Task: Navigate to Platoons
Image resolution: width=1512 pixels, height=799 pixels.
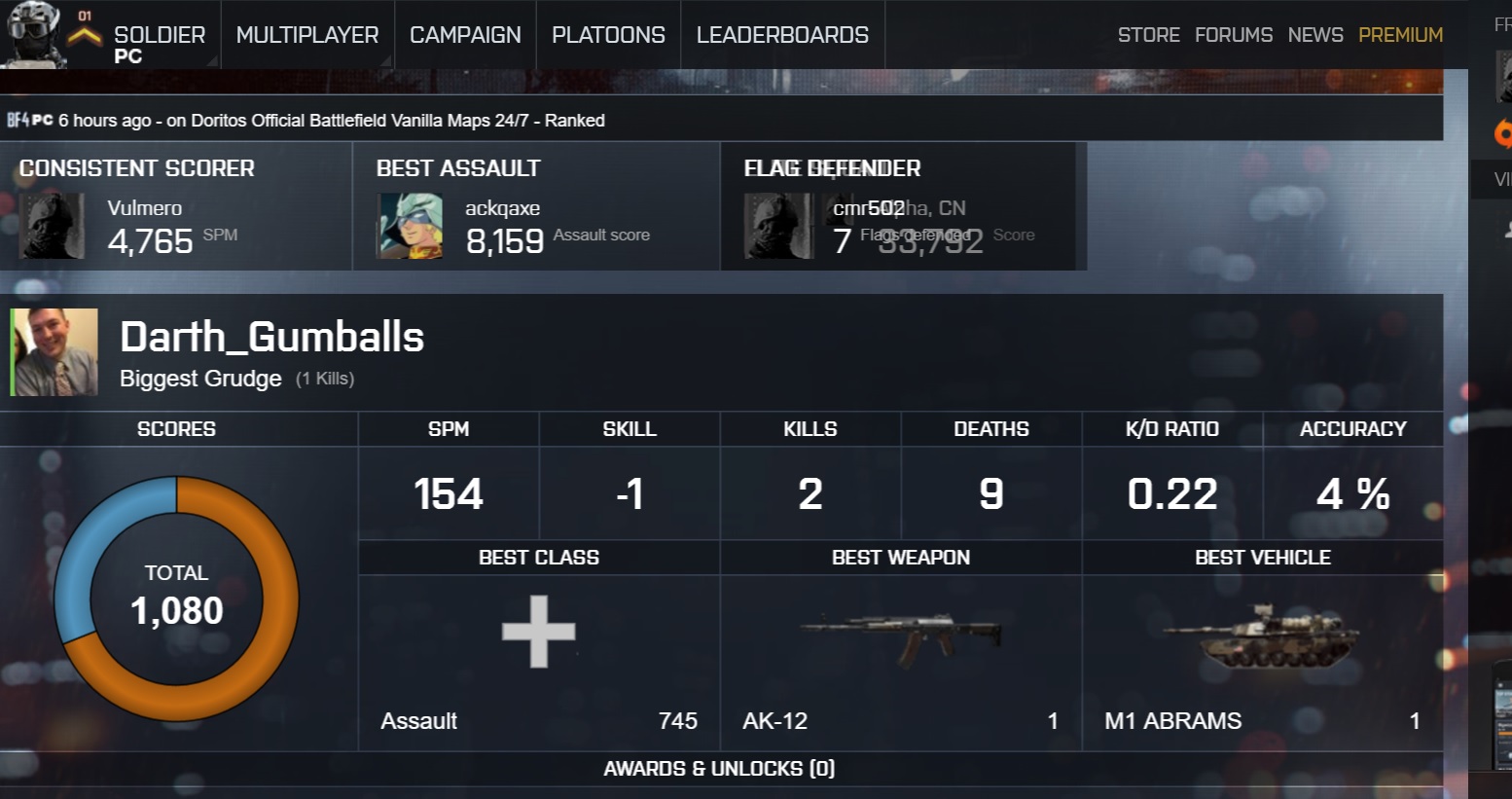Action: pyautogui.click(x=608, y=35)
